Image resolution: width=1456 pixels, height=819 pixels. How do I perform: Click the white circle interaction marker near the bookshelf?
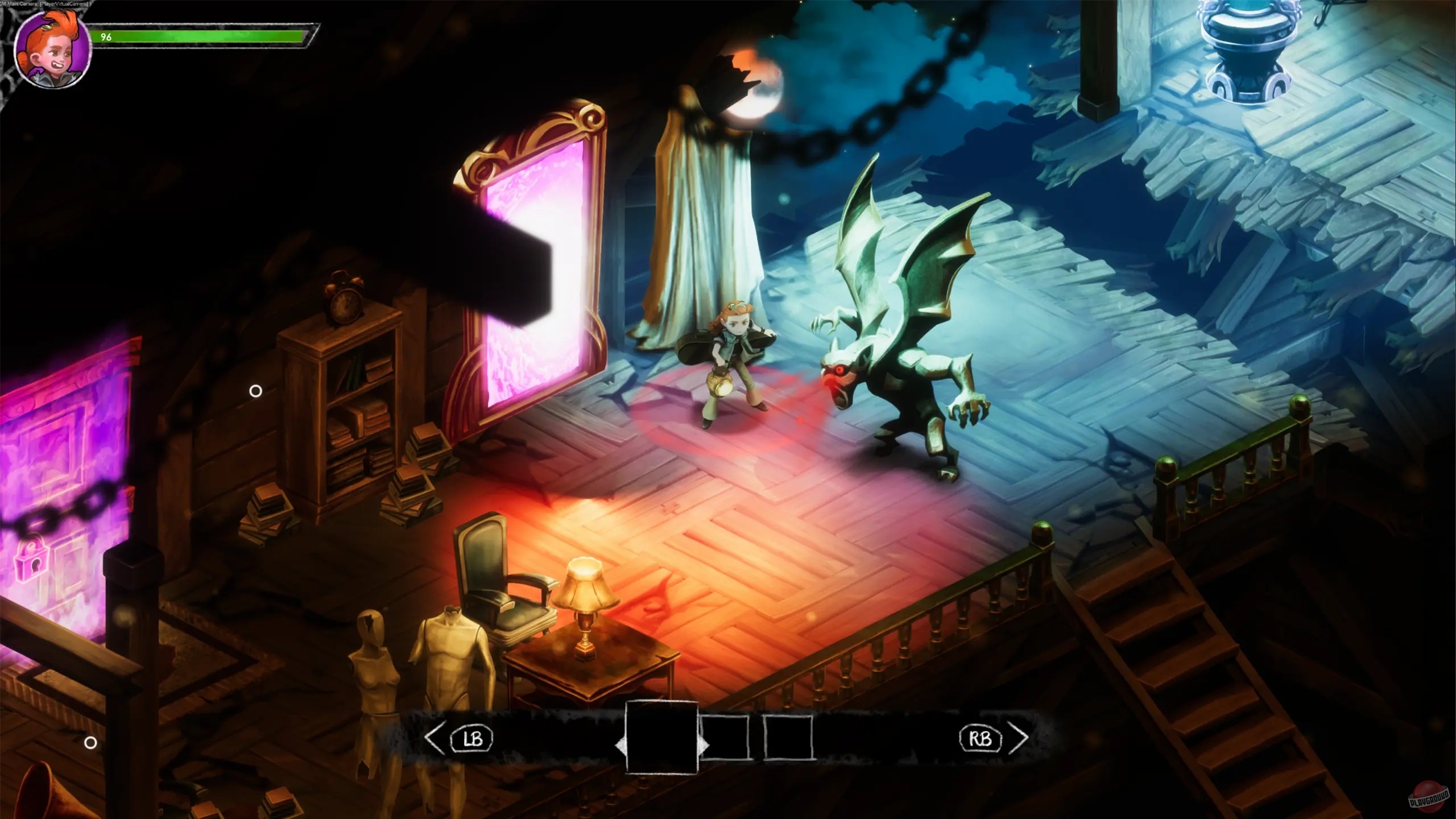(x=257, y=390)
